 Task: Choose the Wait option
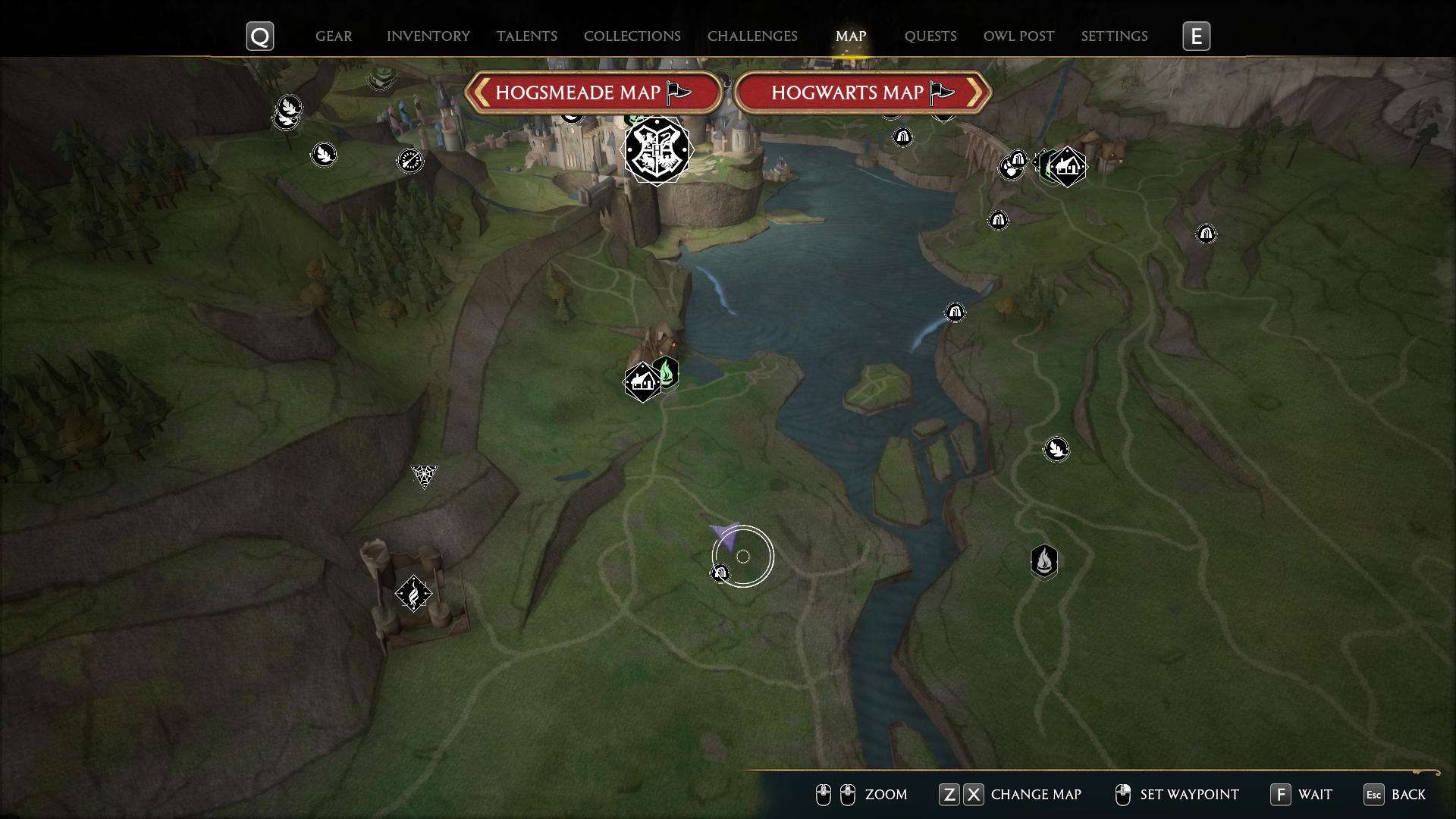pyautogui.click(x=1302, y=795)
